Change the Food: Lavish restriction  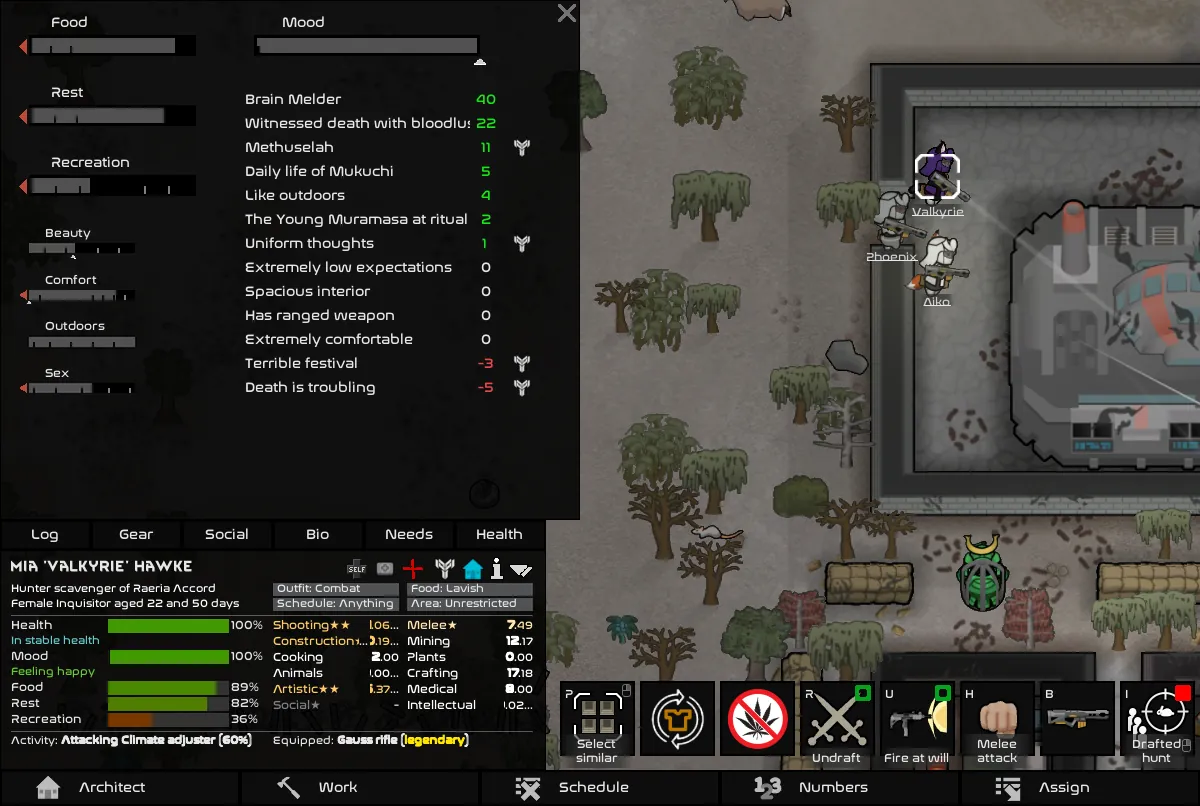point(469,589)
